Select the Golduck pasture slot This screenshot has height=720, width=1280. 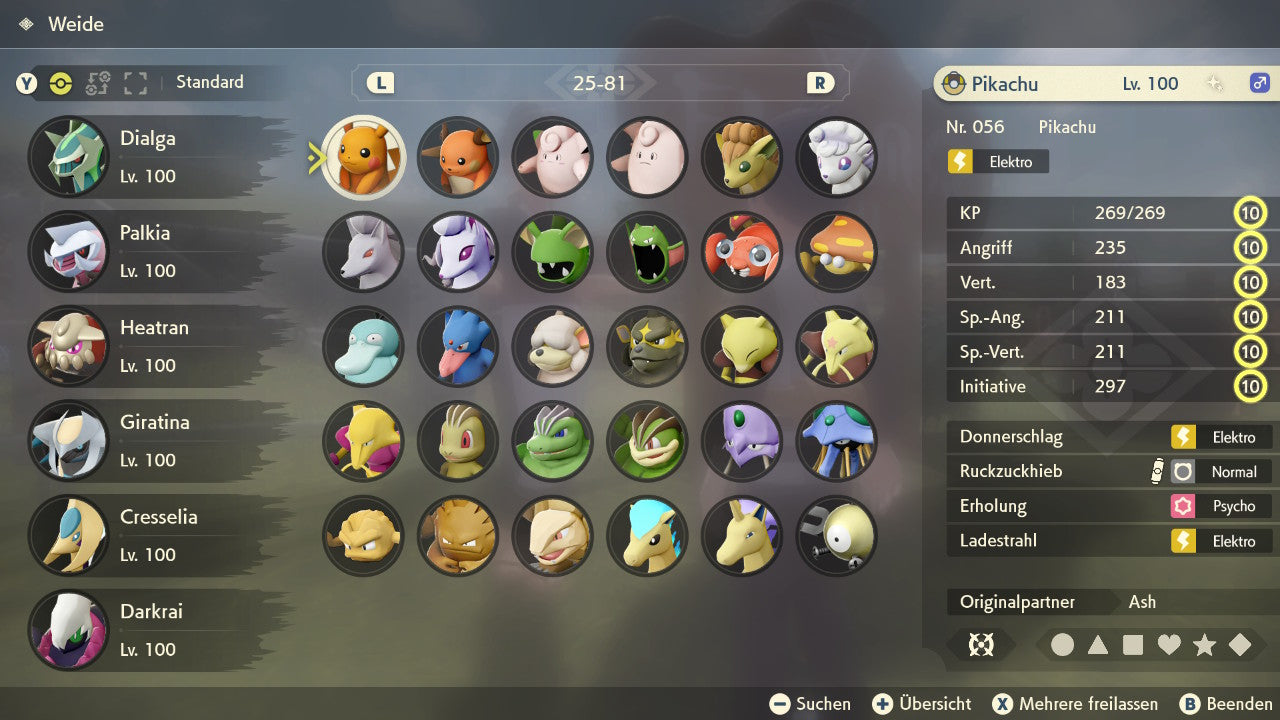pyautogui.click(x=458, y=346)
